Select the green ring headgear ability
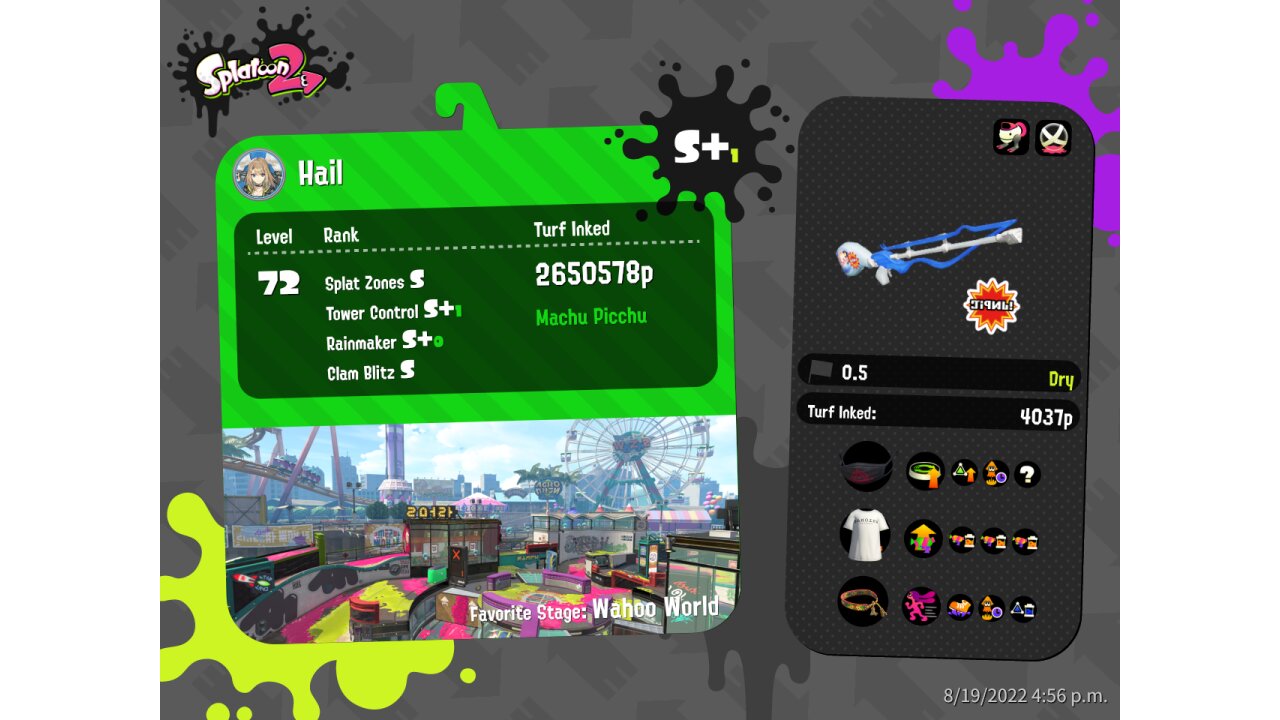This screenshot has height=720, width=1280. pos(925,471)
